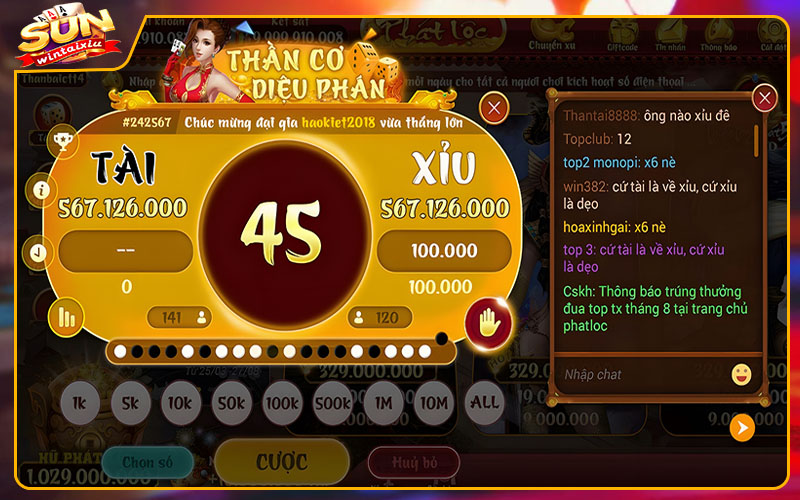
Task: Select the 50k bet amount
Action: (231, 403)
